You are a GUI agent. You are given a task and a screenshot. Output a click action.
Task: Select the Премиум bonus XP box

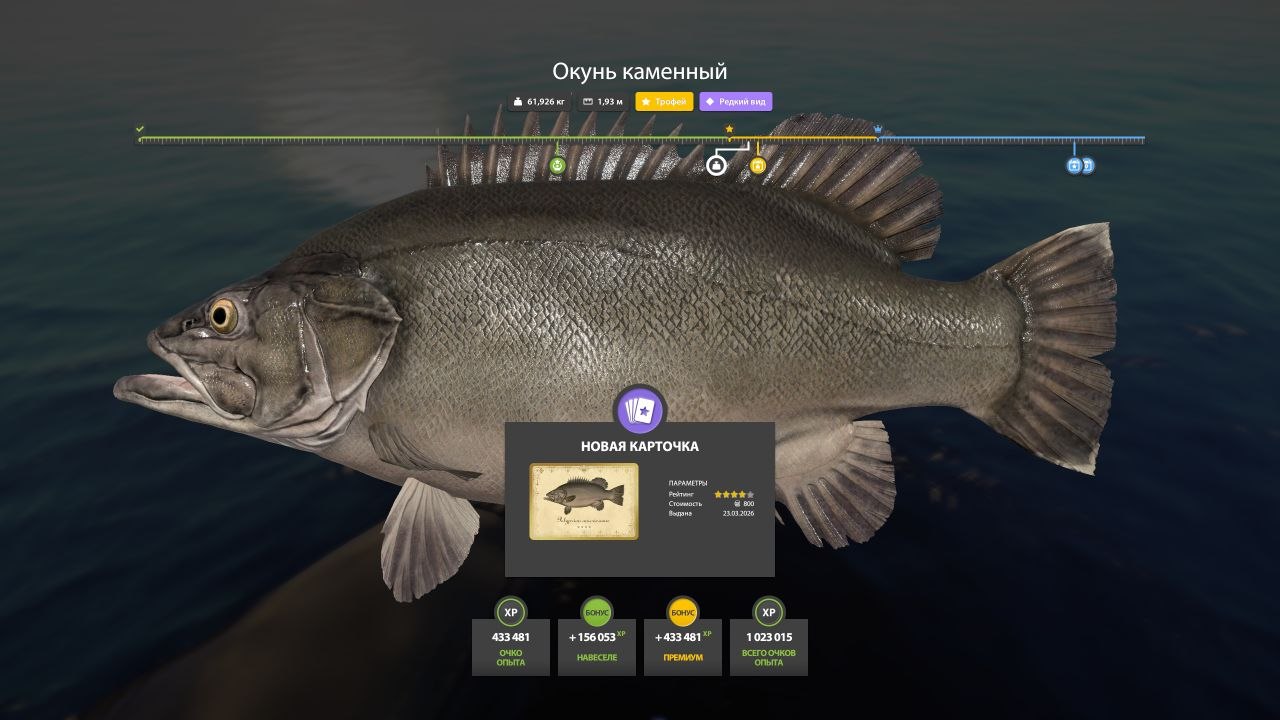[x=683, y=646]
